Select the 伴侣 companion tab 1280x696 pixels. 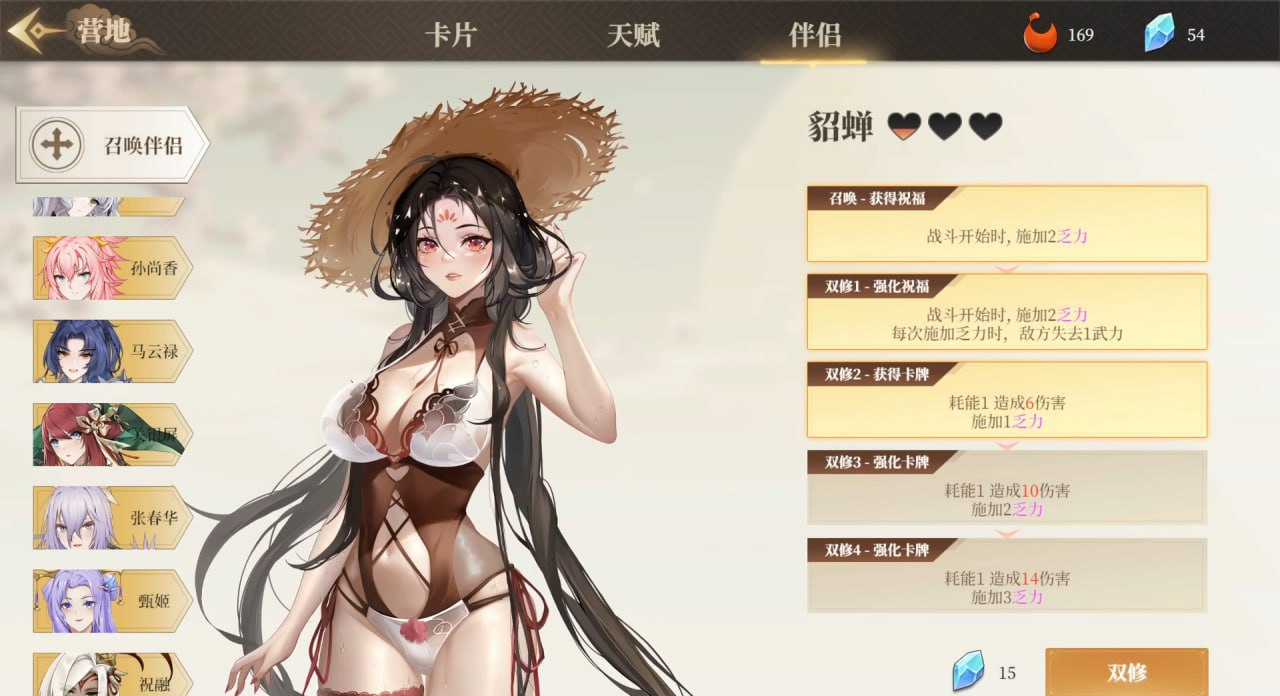pos(814,36)
